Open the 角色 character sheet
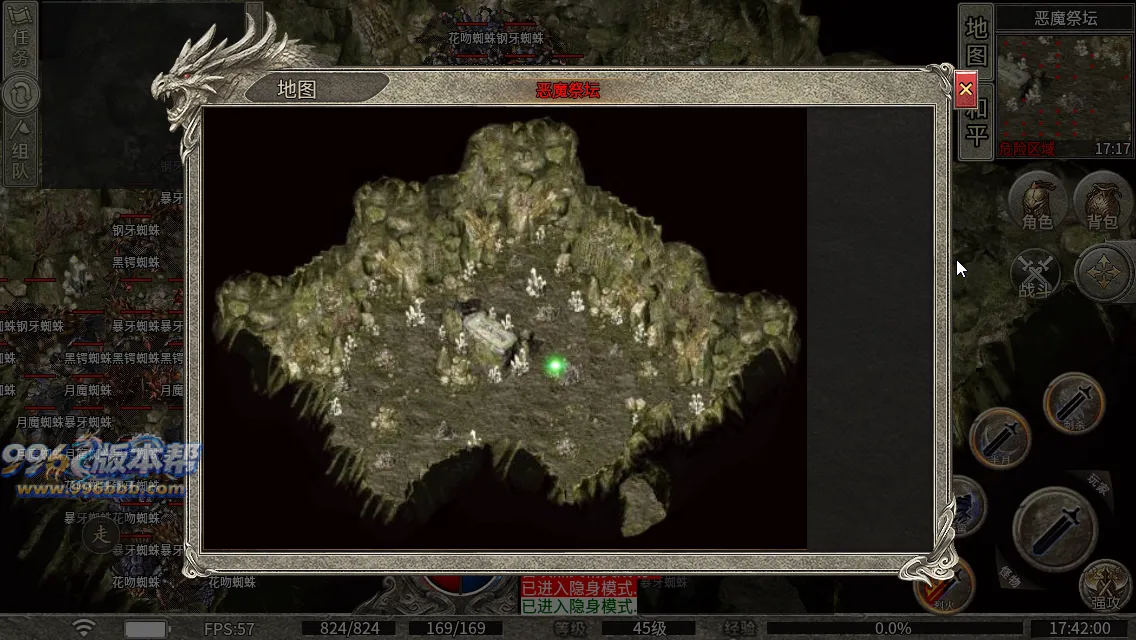 pyautogui.click(x=1037, y=202)
